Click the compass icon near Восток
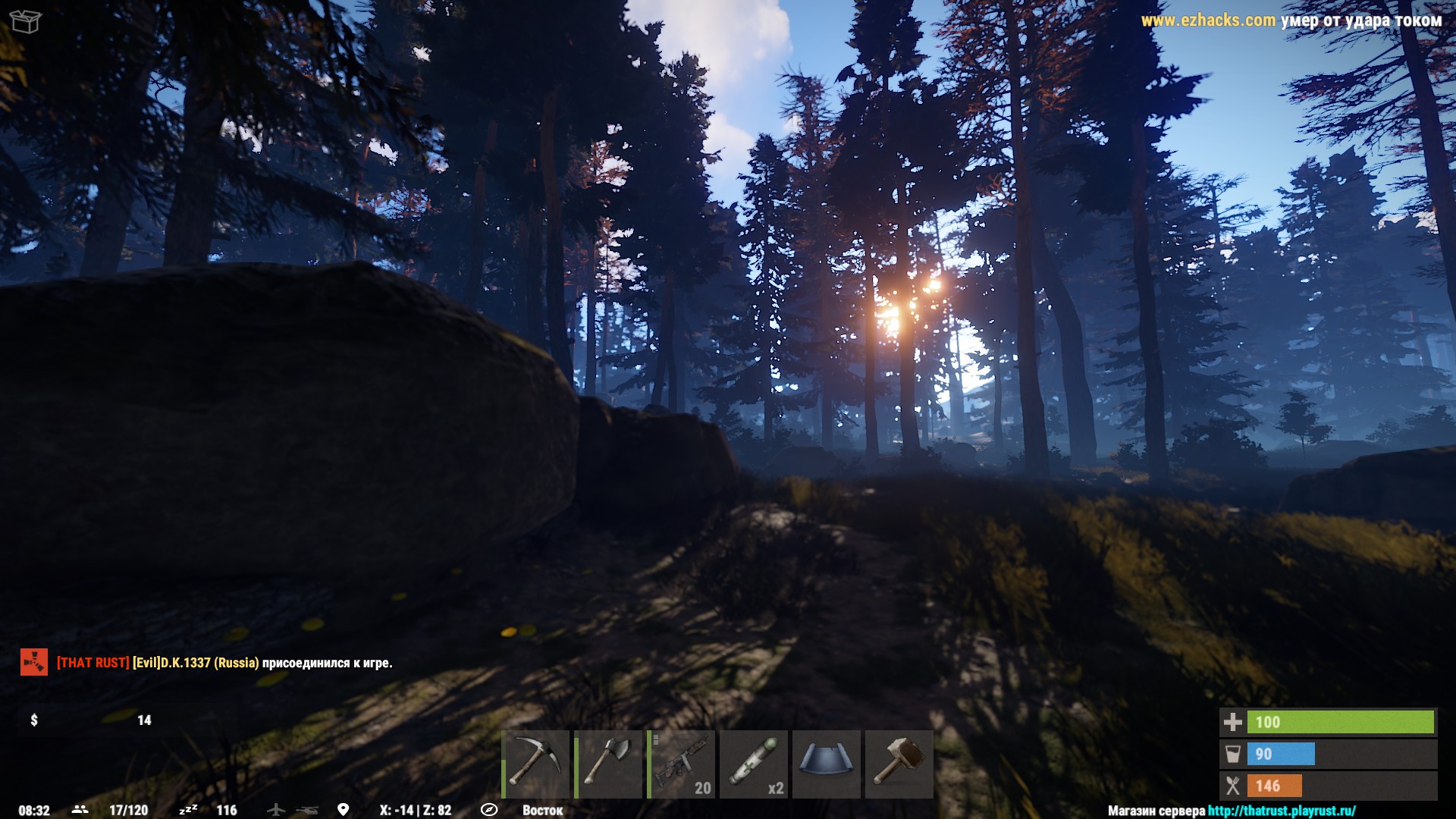The width and height of the screenshot is (1456, 819). (489, 809)
